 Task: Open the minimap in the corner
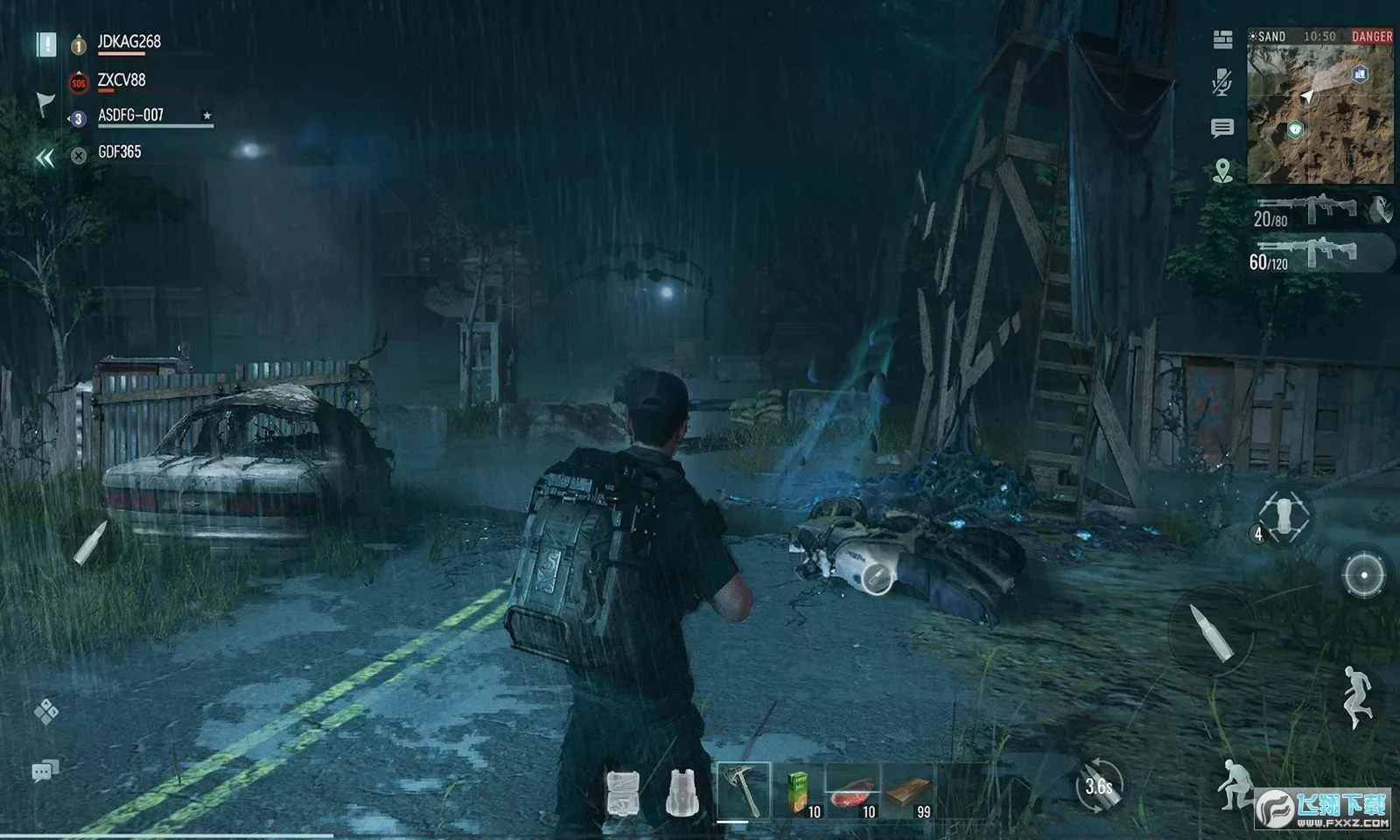pyautogui.click(x=1319, y=114)
